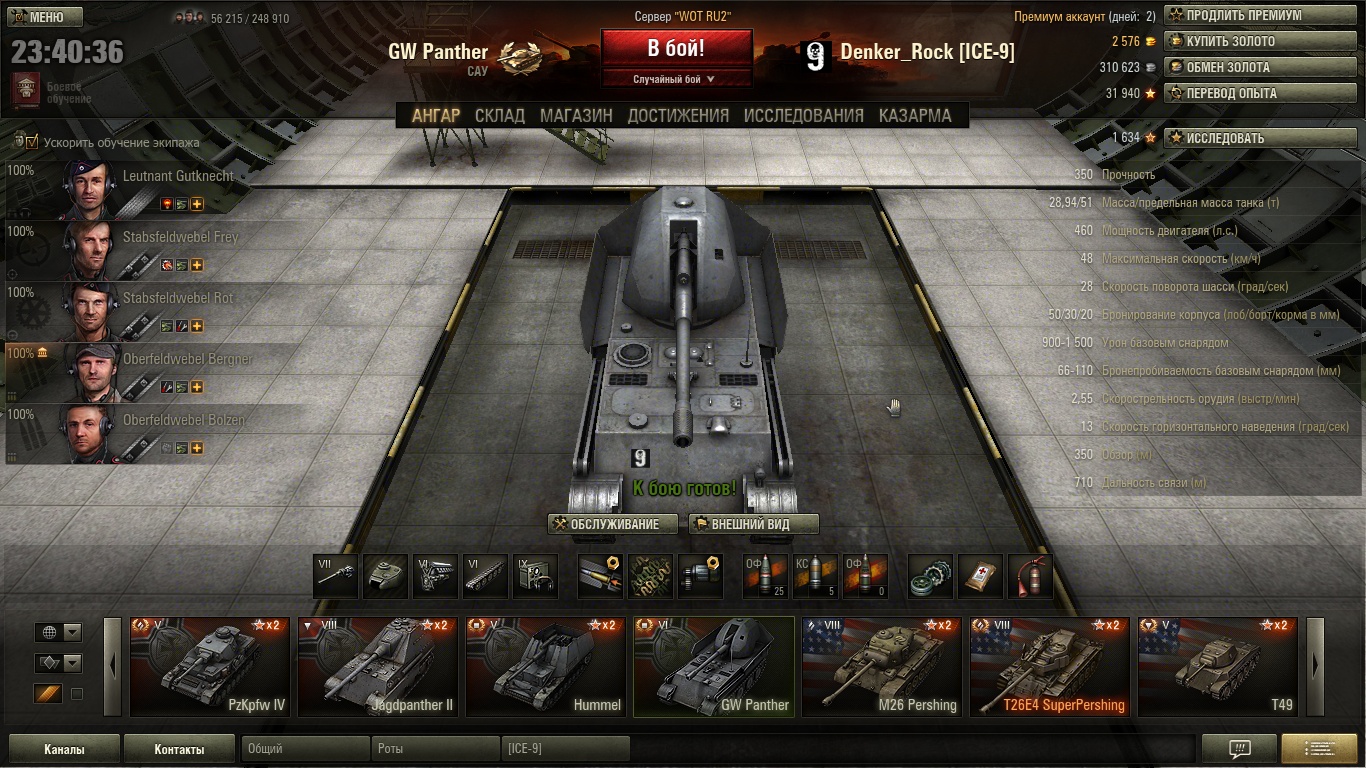Open the МАГАЗИН tab
Image resolution: width=1366 pixels, height=768 pixels.
coord(576,115)
